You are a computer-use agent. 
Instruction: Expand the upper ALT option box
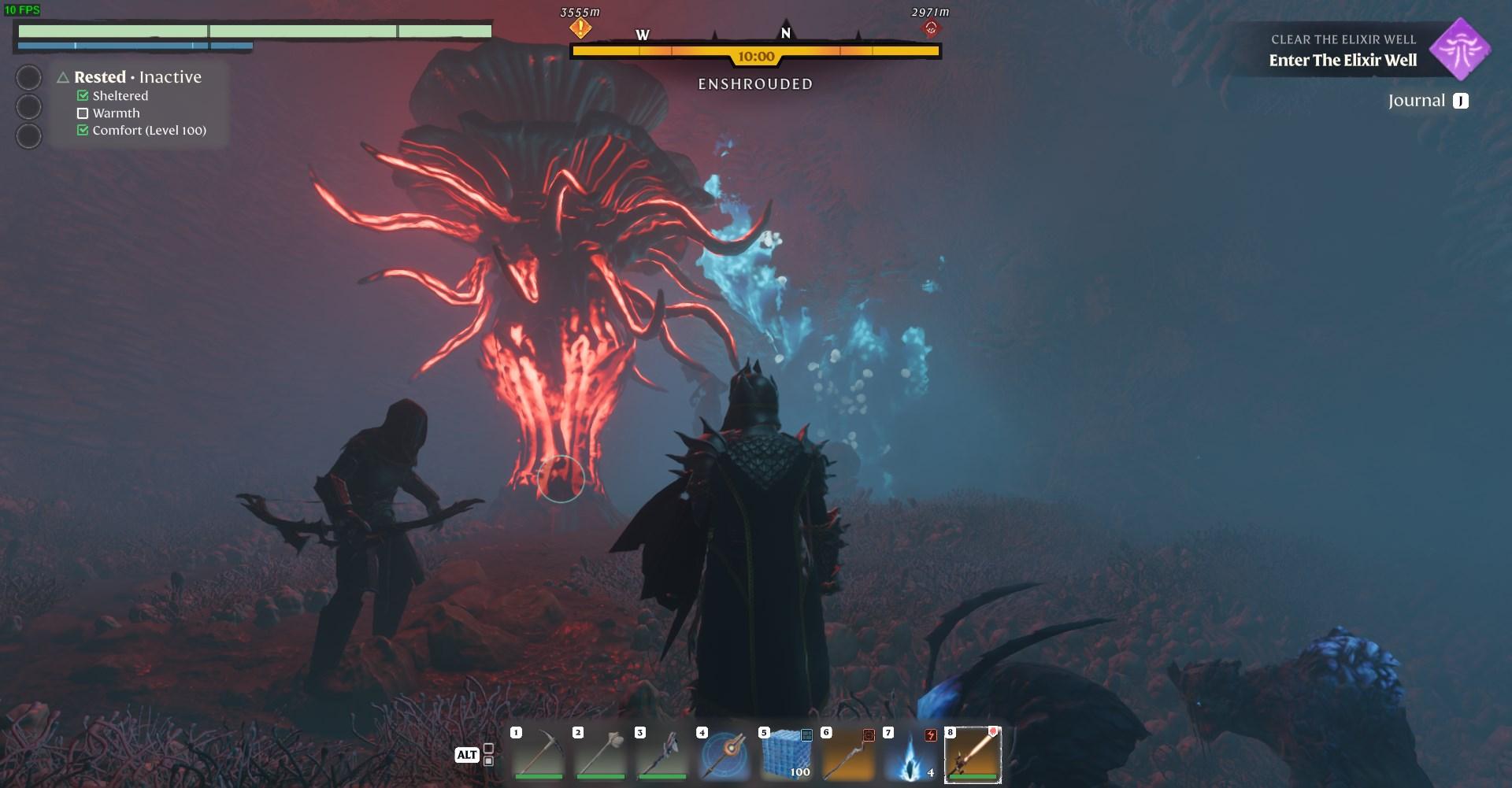point(487,749)
